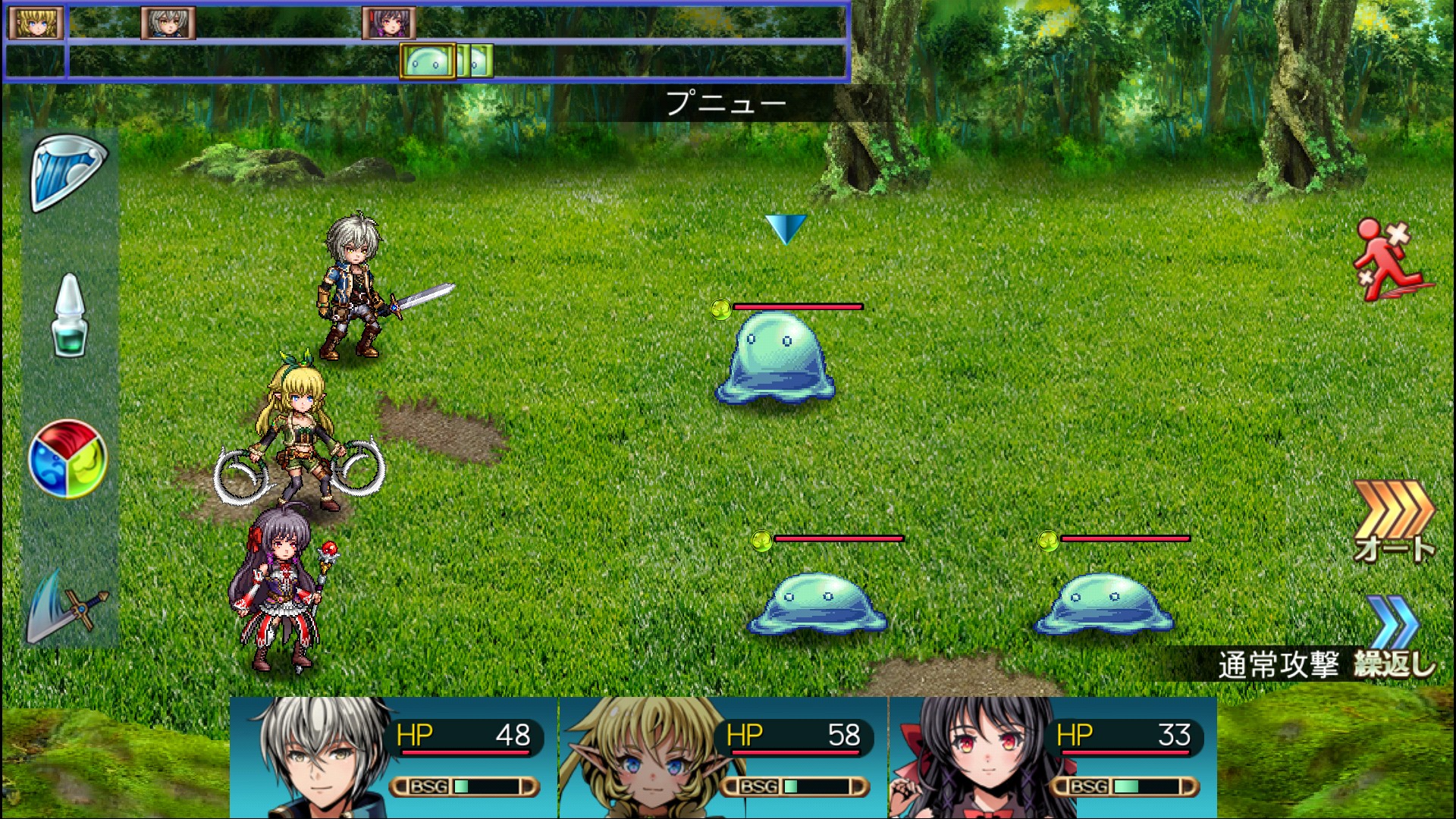Select the silver-haired hero status panel
The width and height of the screenshot is (1456, 819).
pyautogui.click(x=394, y=757)
